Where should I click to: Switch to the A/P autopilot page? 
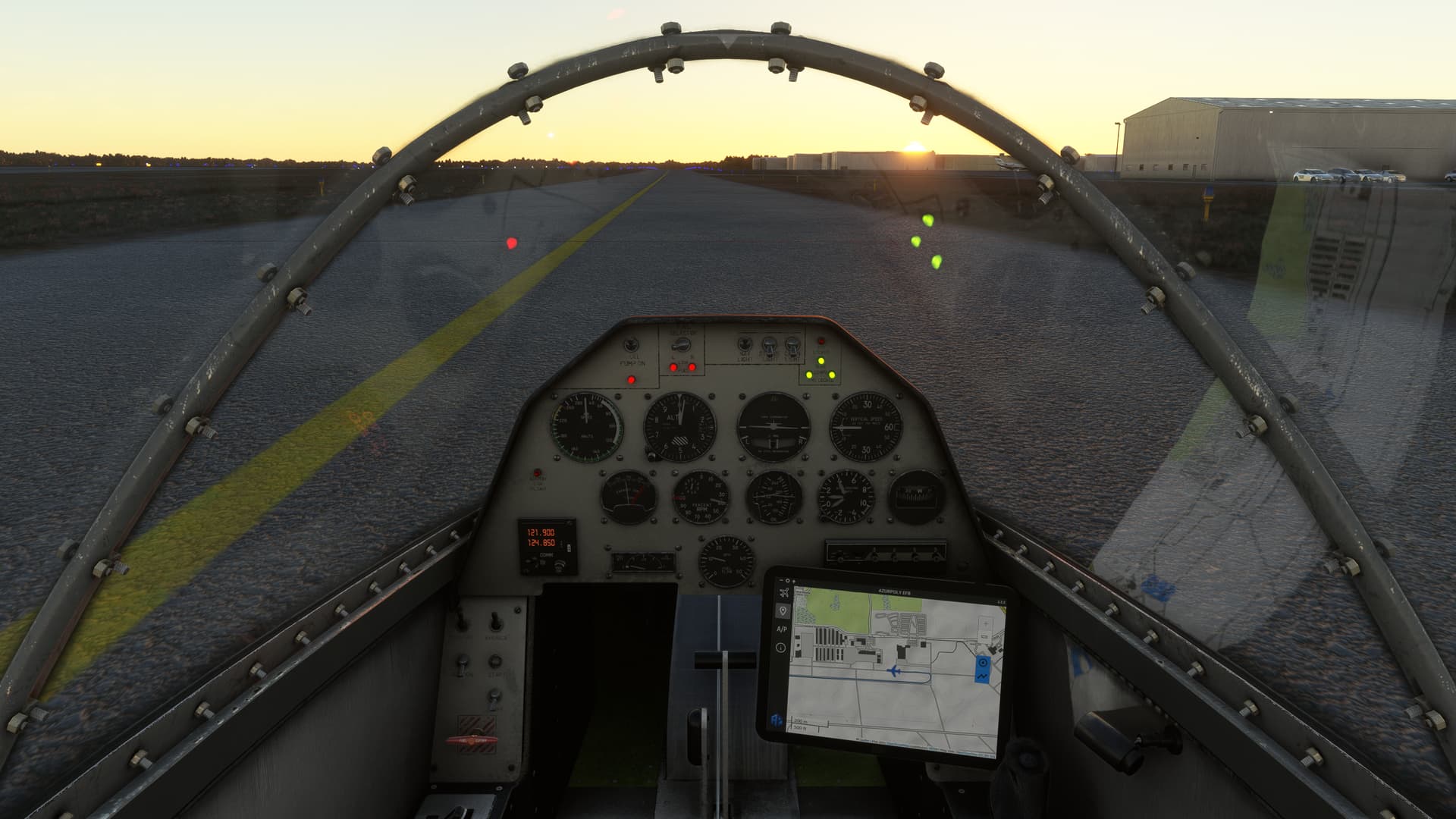click(782, 629)
